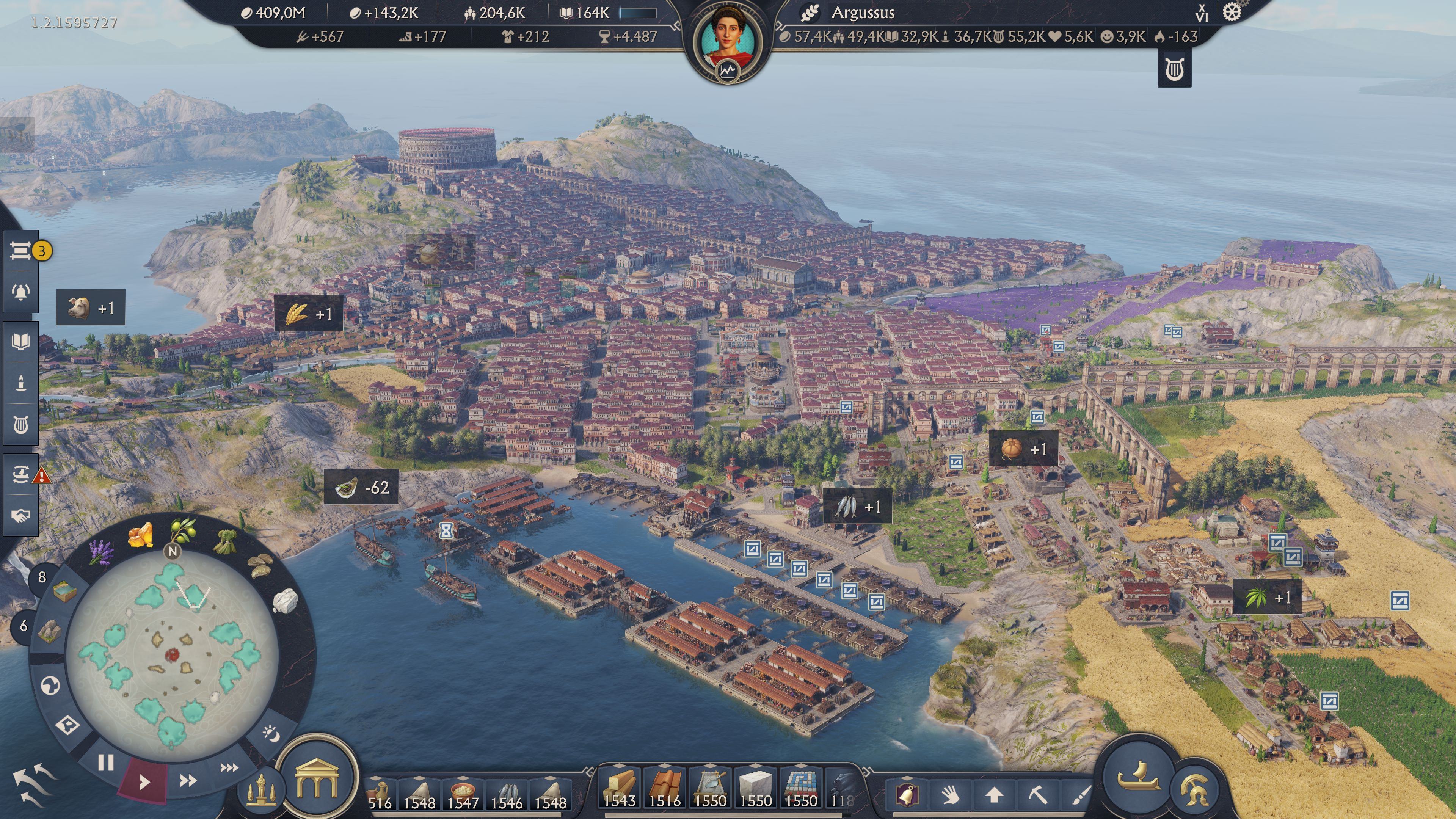Set game to triple fast-forward speed

coord(229,767)
